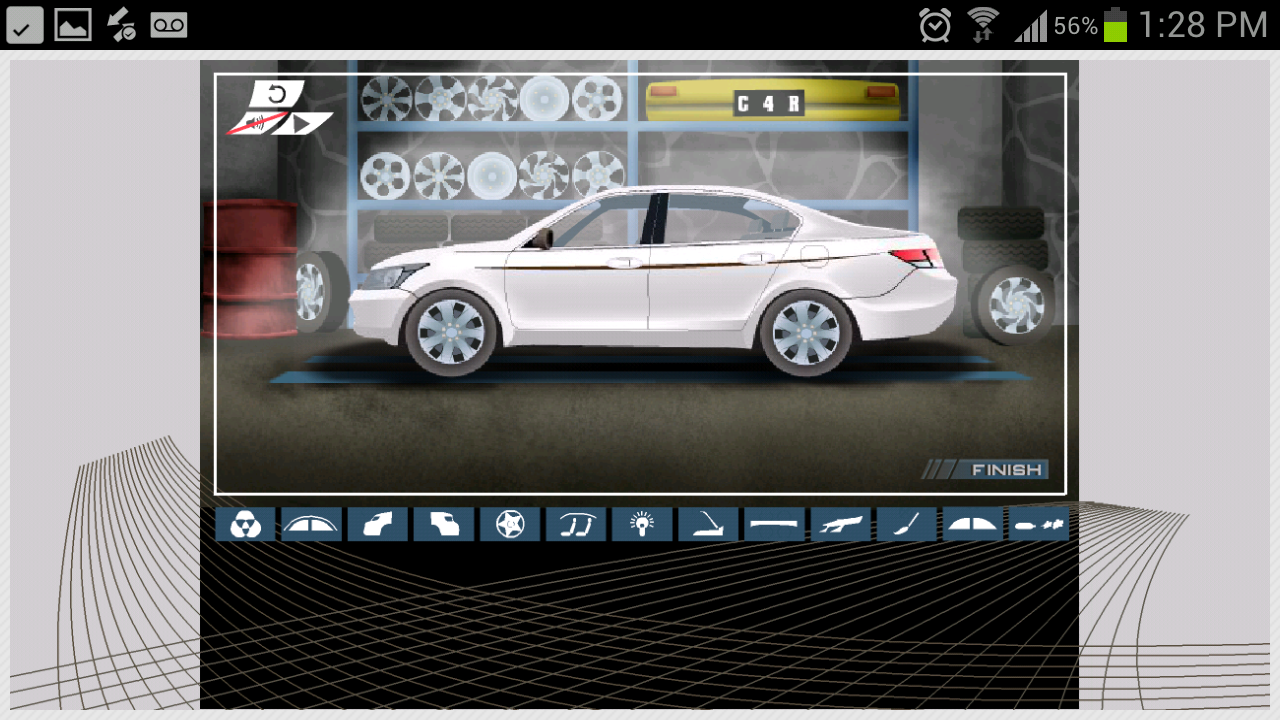1280x720 pixels.
Task: Open the seats customization panel
Action: (576, 523)
